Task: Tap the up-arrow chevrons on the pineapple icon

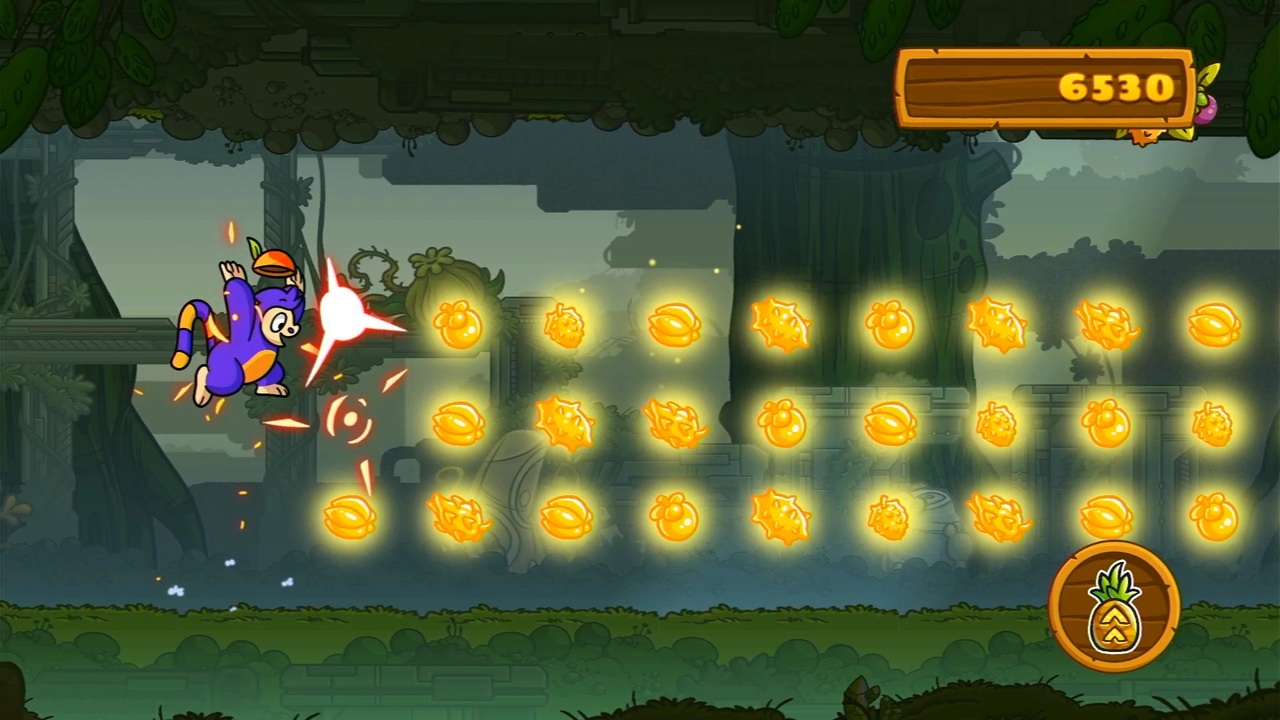Action: pyautogui.click(x=1113, y=625)
